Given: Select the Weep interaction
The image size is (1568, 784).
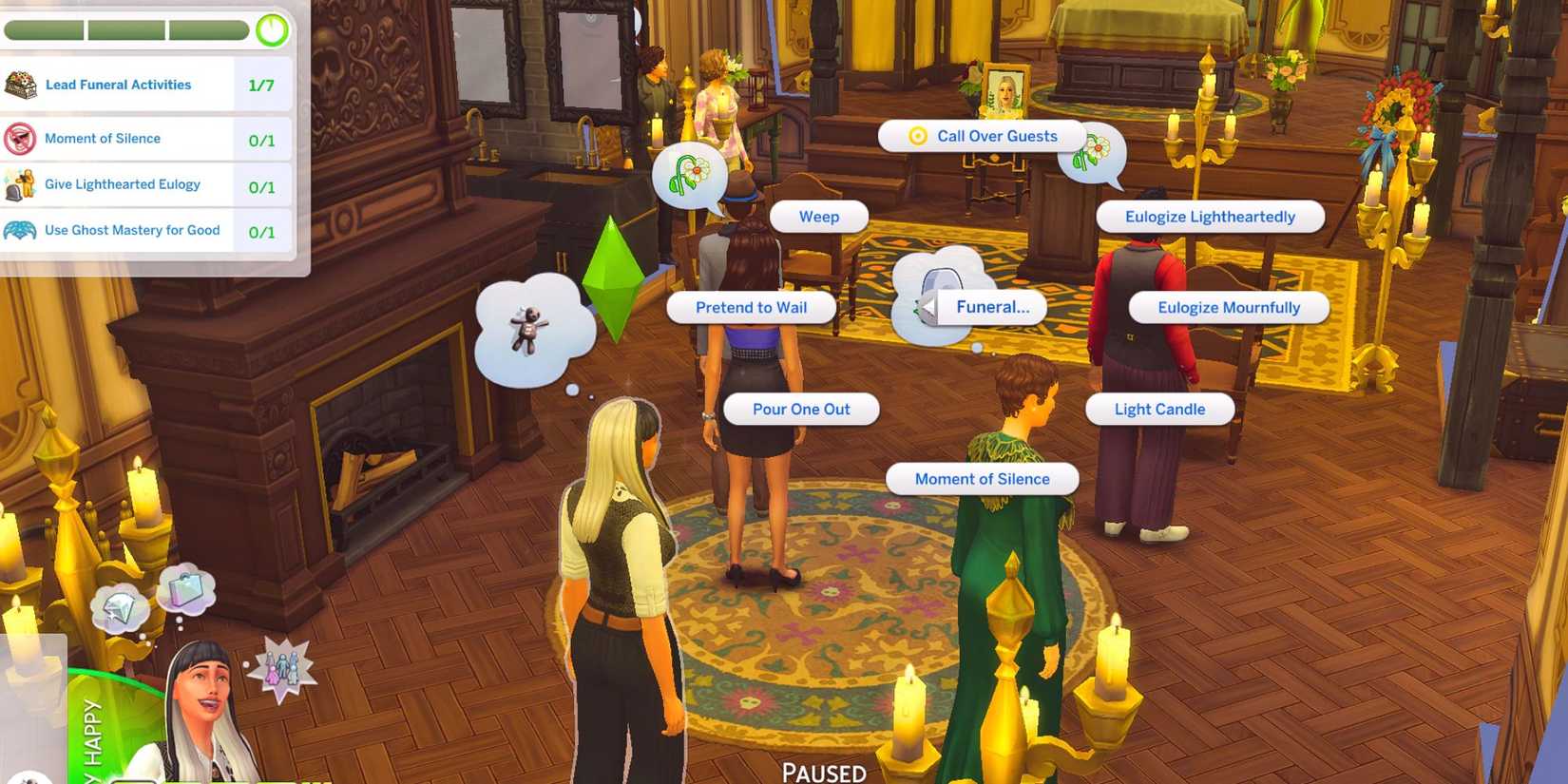Looking at the screenshot, I should 817,216.
